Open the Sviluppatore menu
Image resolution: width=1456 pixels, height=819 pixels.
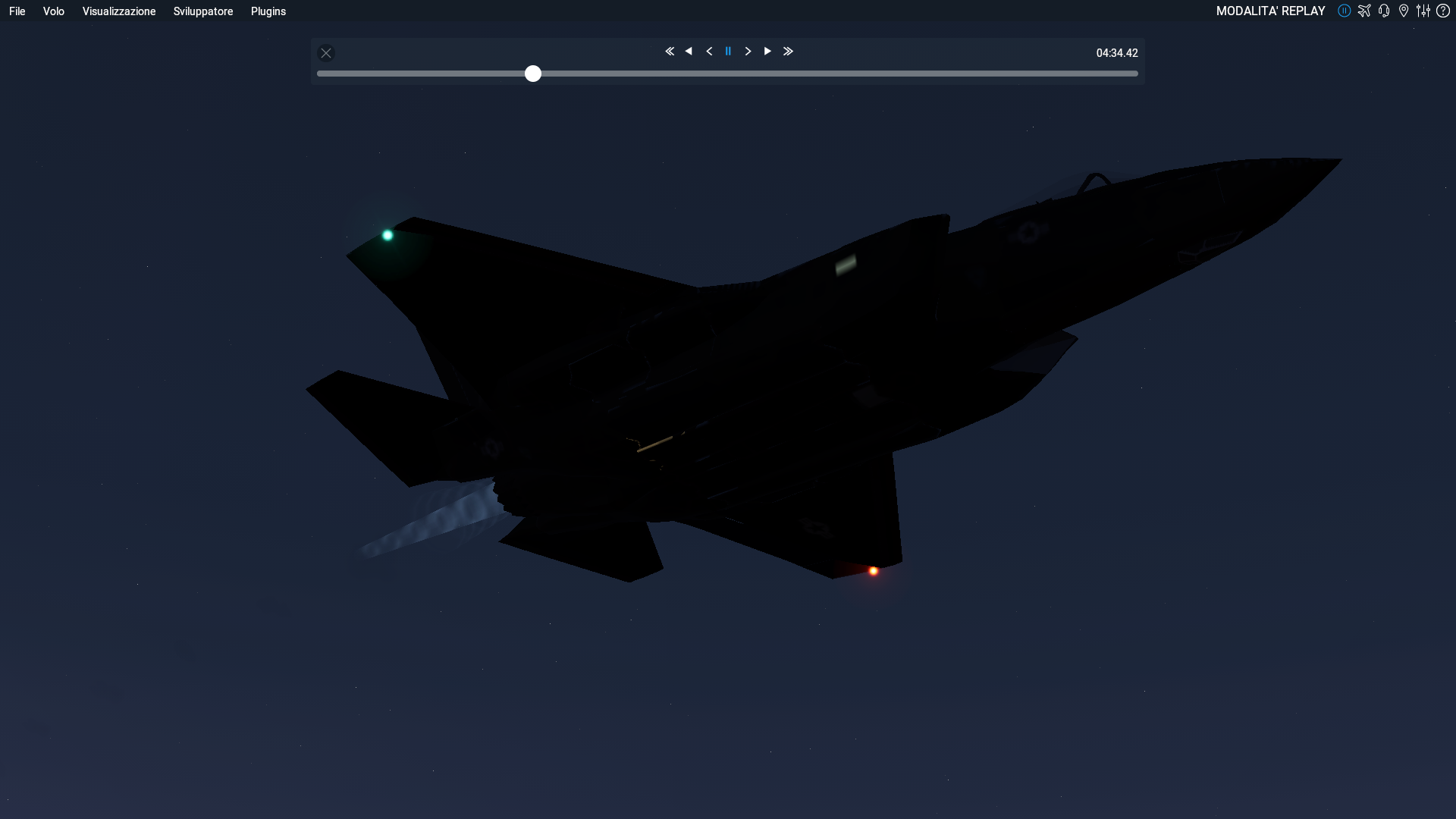point(203,11)
